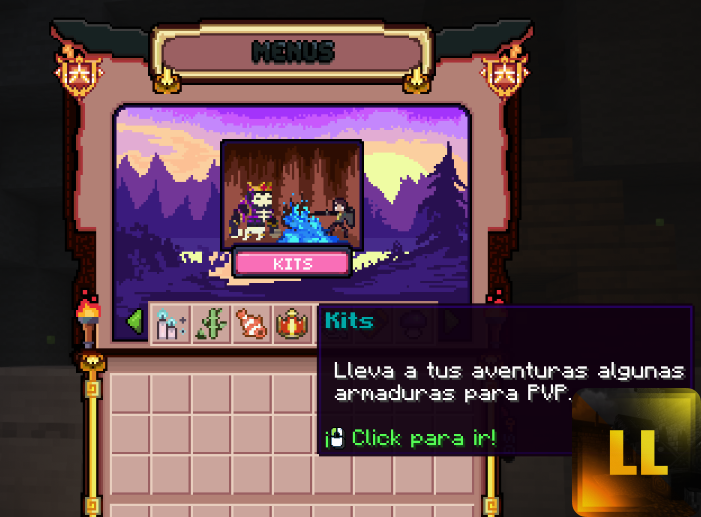
Task: Click the pink KITS button
Action: pyautogui.click(x=292, y=263)
